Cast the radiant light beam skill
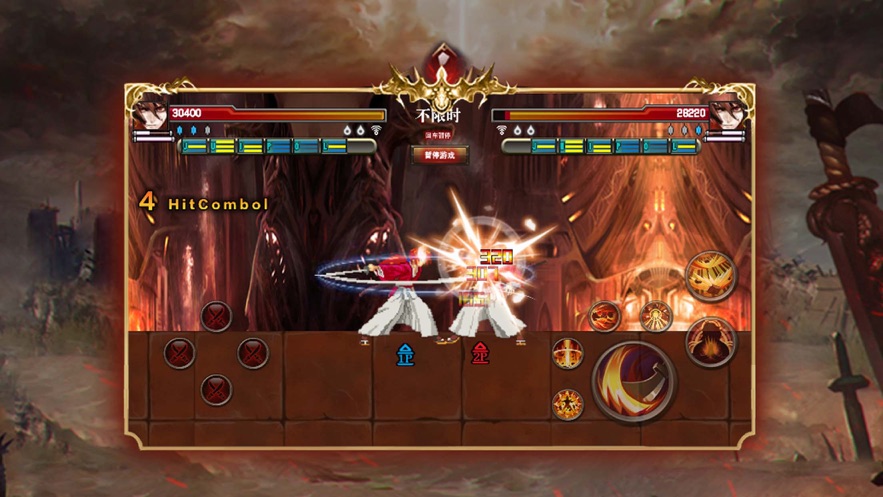883x497 pixels. 656,315
